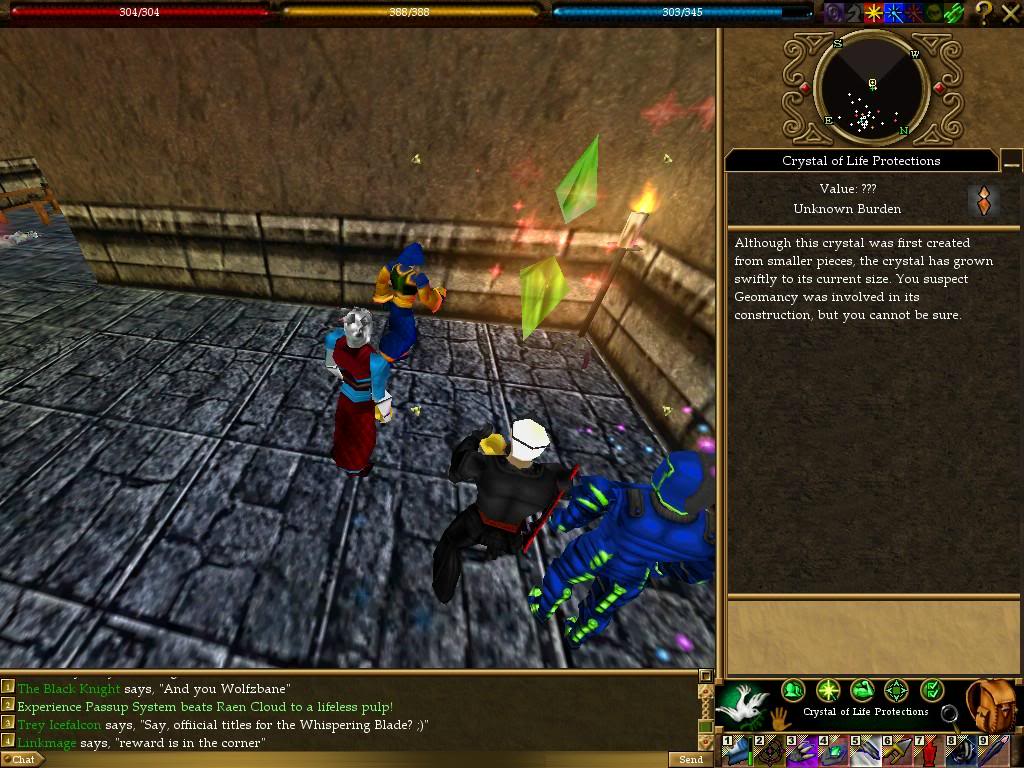
Task: Open the green character silhouette panel
Action: (793, 690)
